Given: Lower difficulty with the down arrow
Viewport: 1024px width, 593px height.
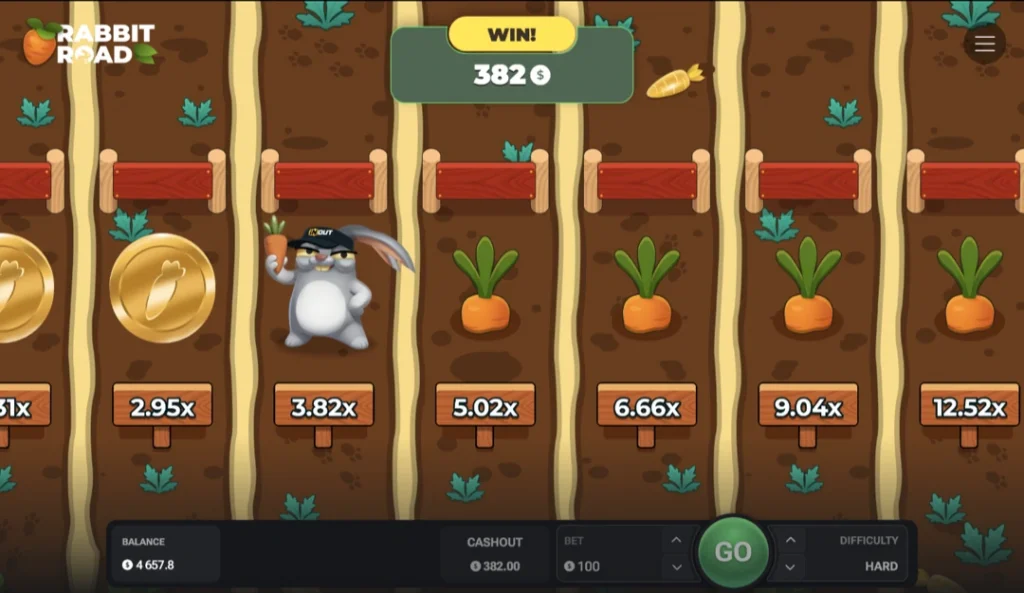Looking at the screenshot, I should (790, 567).
